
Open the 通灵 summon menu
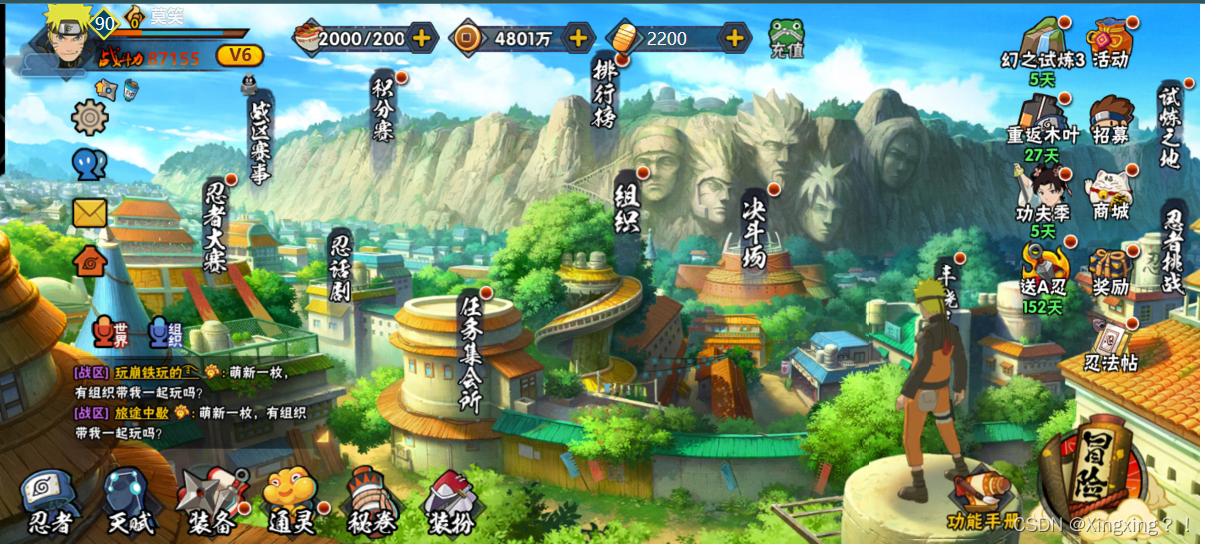pyautogui.click(x=291, y=503)
